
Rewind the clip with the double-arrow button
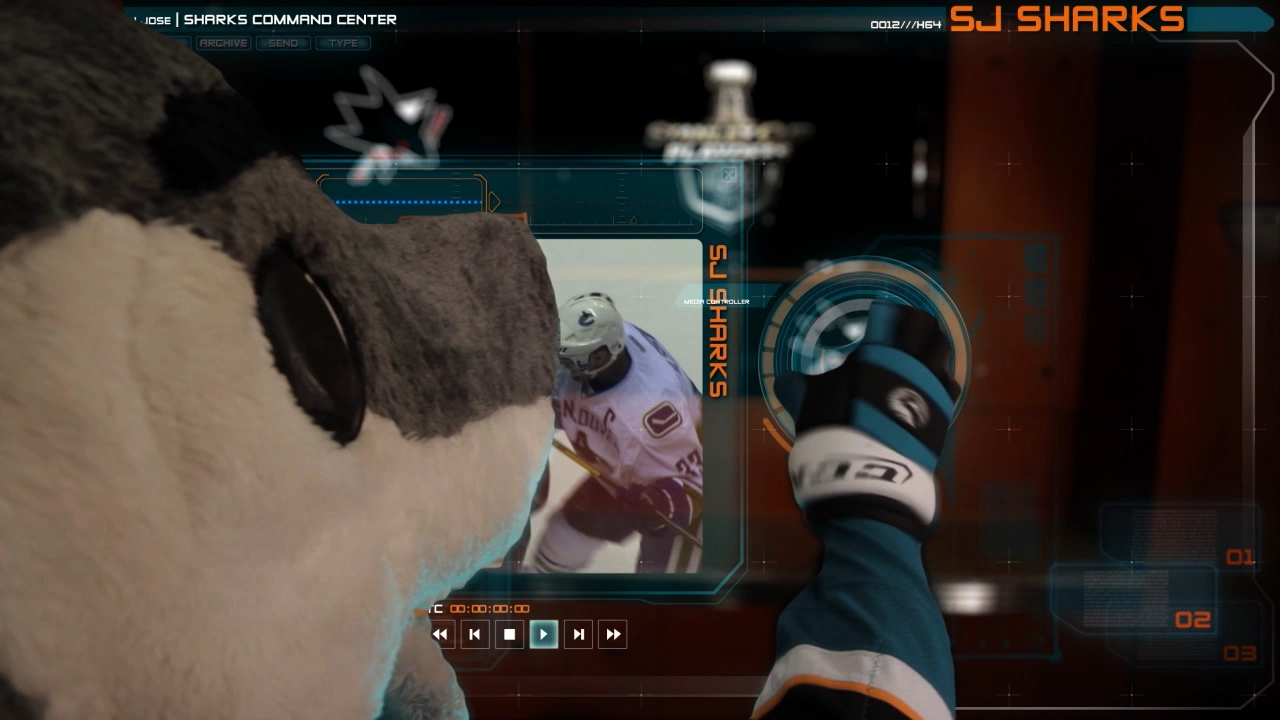[440, 634]
